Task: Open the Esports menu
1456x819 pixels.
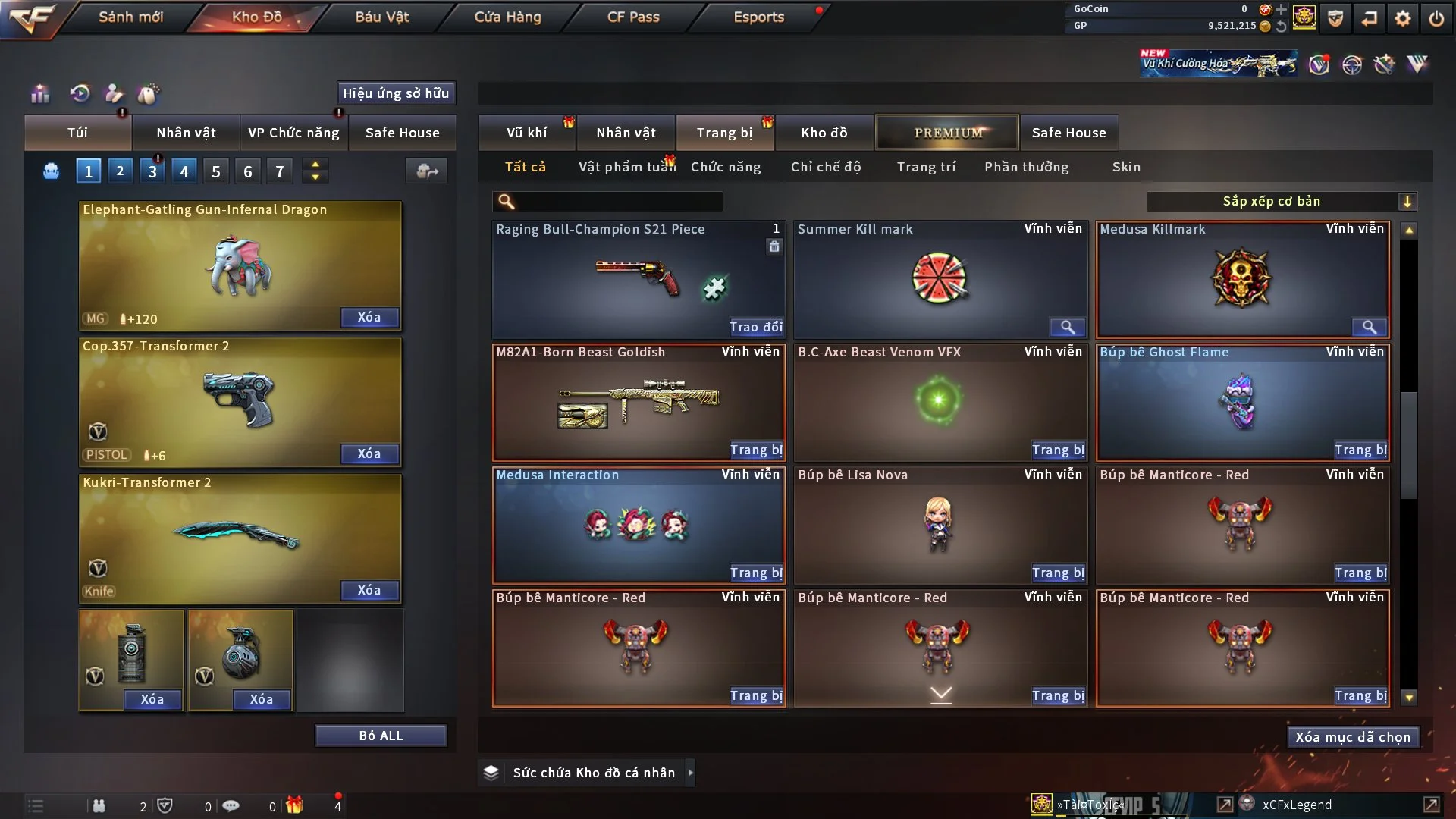Action: 758,17
